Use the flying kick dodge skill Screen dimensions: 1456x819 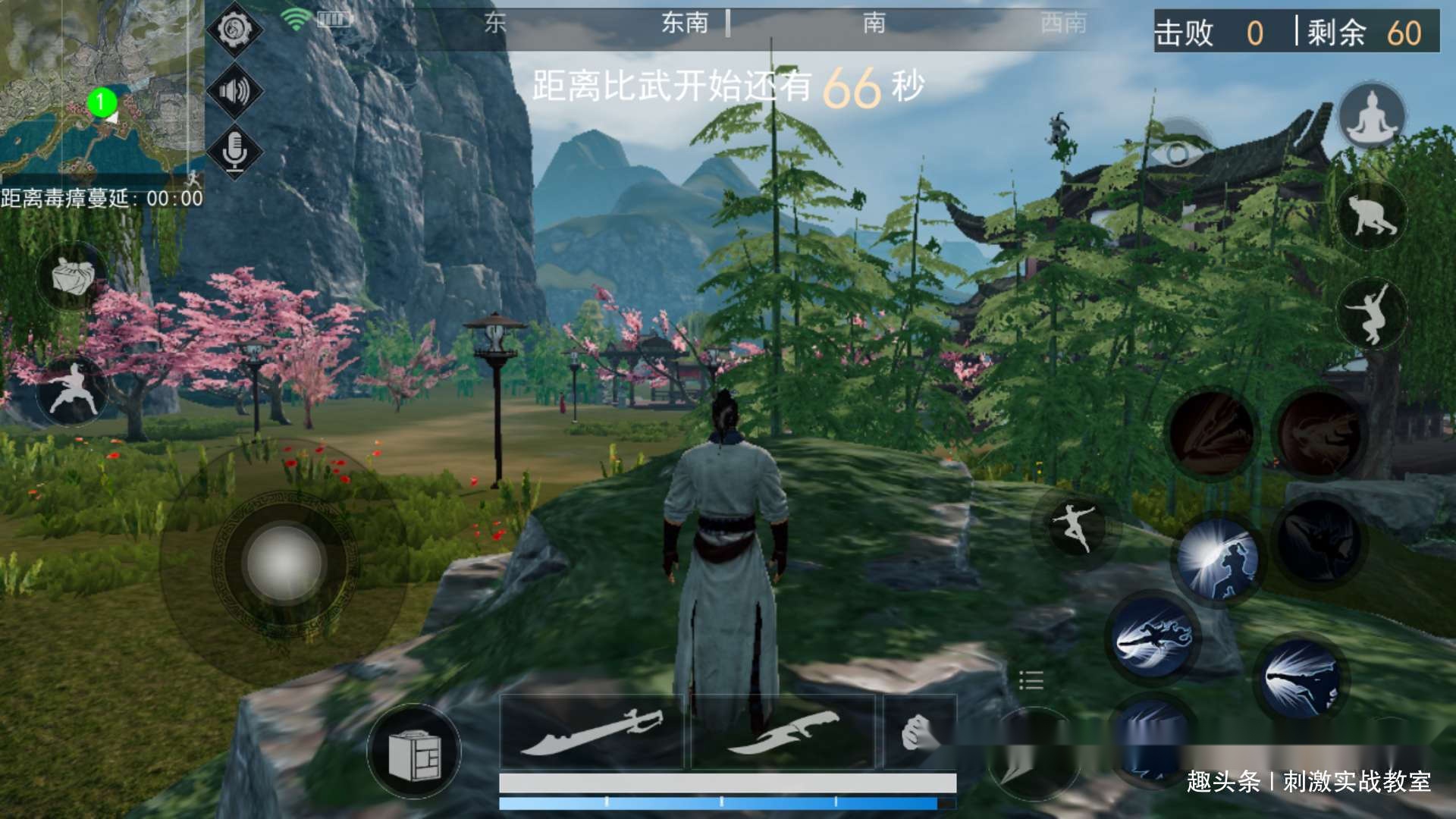click(1075, 526)
